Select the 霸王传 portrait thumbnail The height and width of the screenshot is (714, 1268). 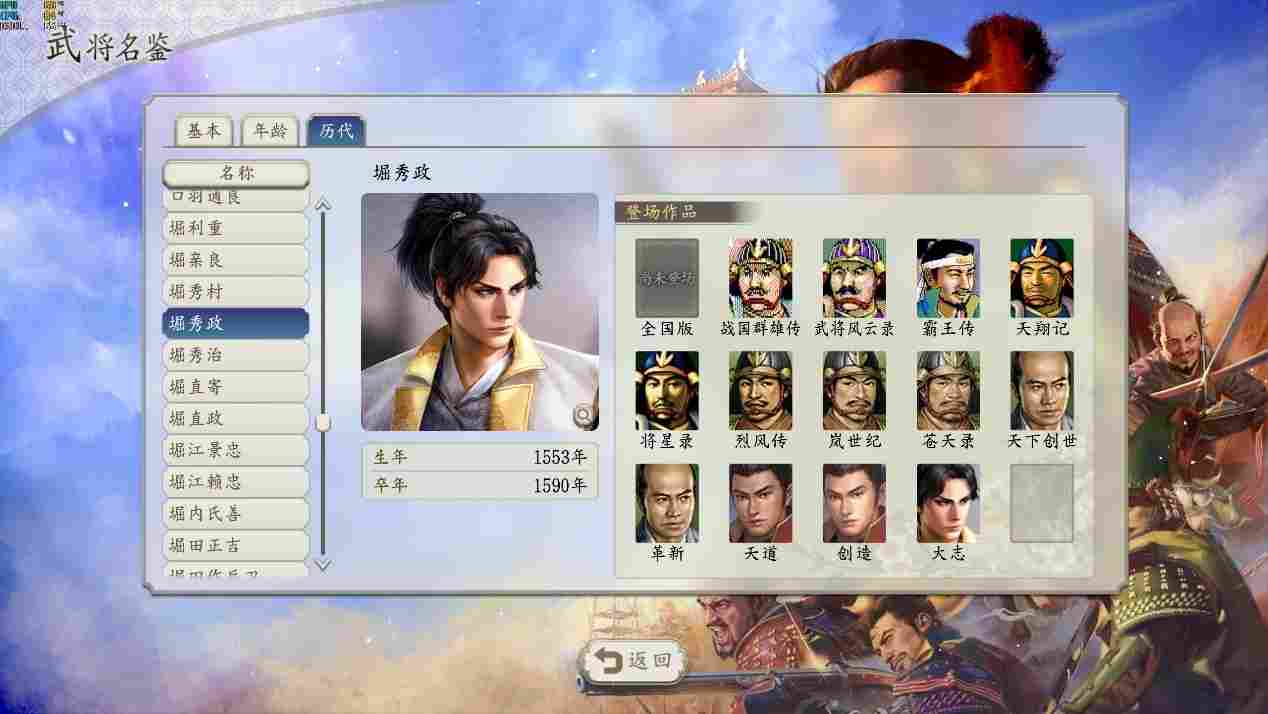[x=948, y=278]
